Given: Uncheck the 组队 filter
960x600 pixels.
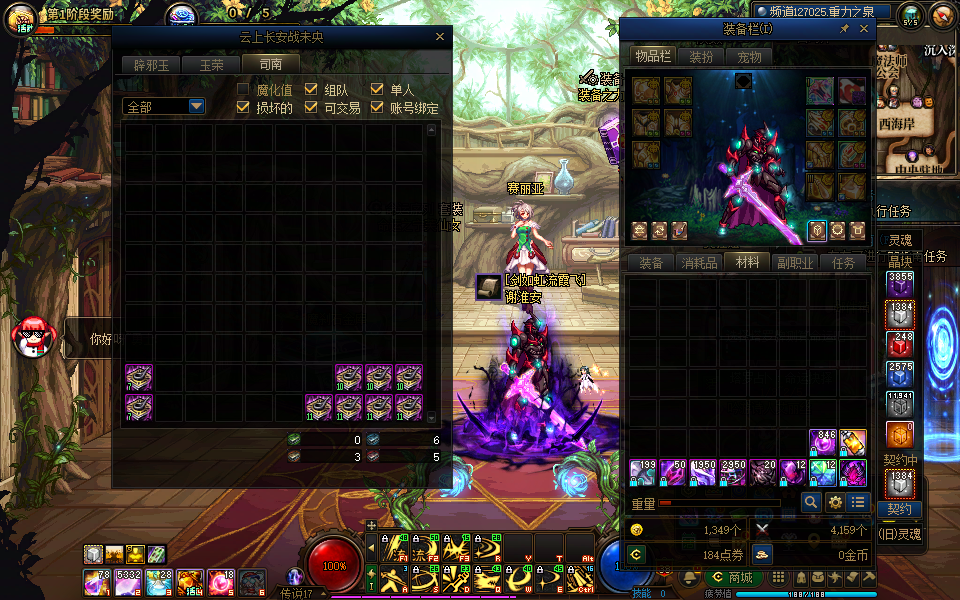Looking at the screenshot, I should [x=311, y=89].
